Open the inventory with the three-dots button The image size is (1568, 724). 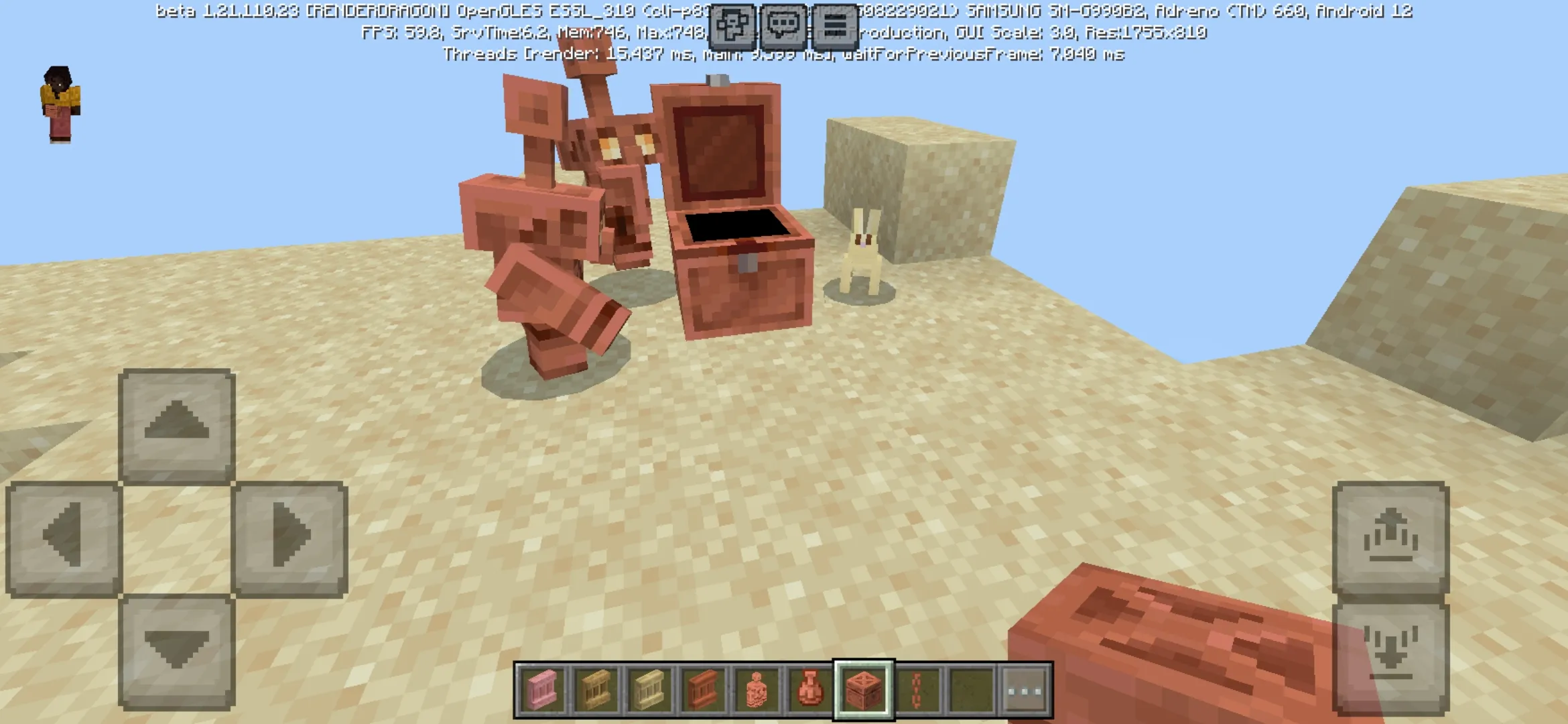click(1025, 690)
